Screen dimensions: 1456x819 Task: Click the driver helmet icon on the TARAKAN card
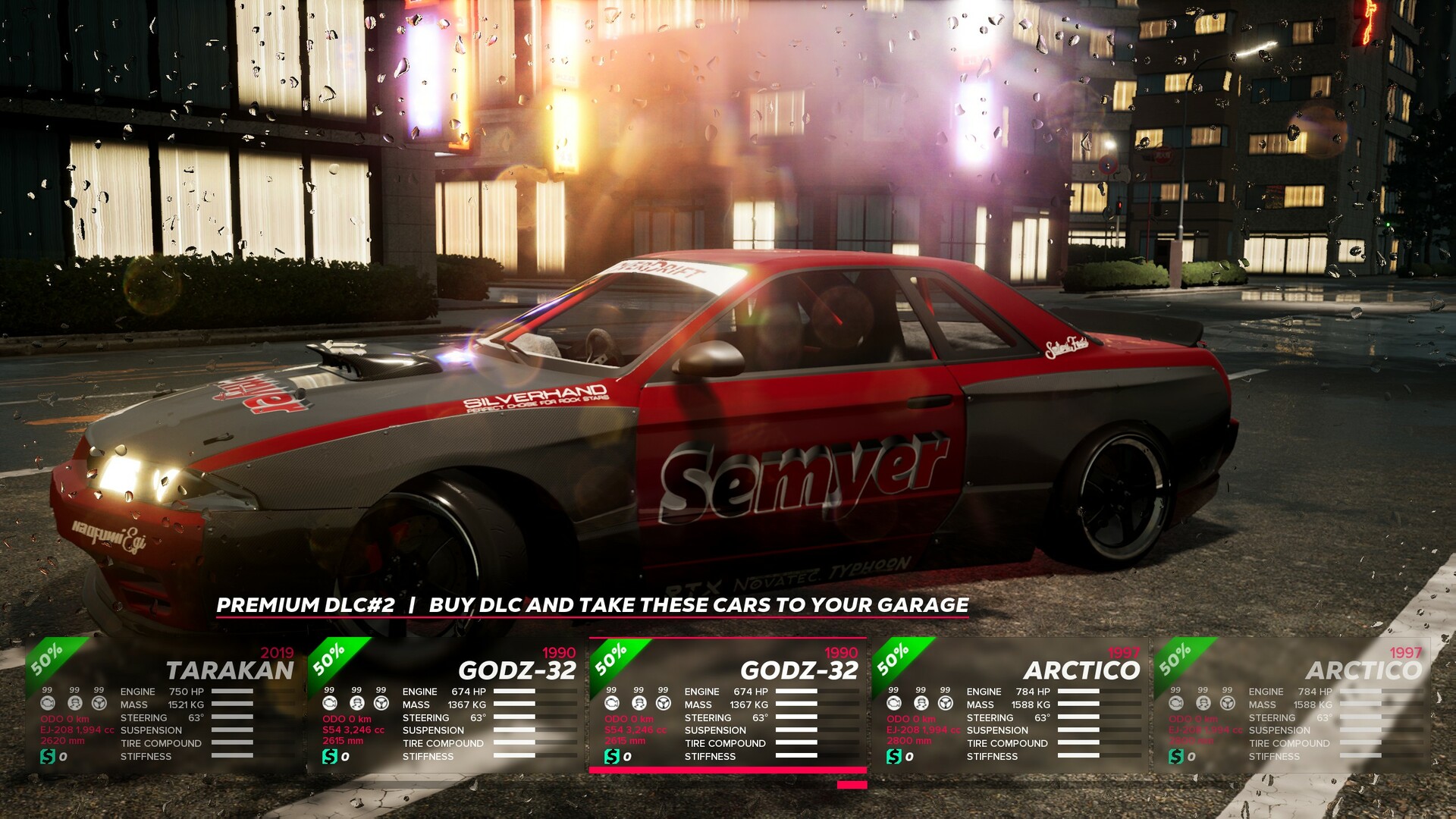pyautogui.click(x=75, y=704)
